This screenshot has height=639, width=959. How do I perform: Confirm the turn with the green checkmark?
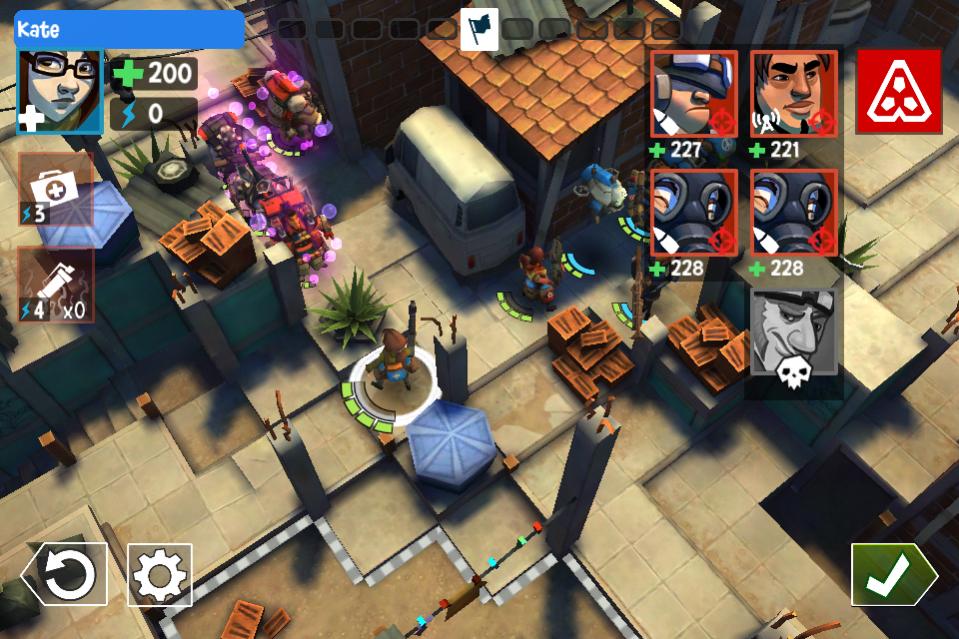point(890,574)
